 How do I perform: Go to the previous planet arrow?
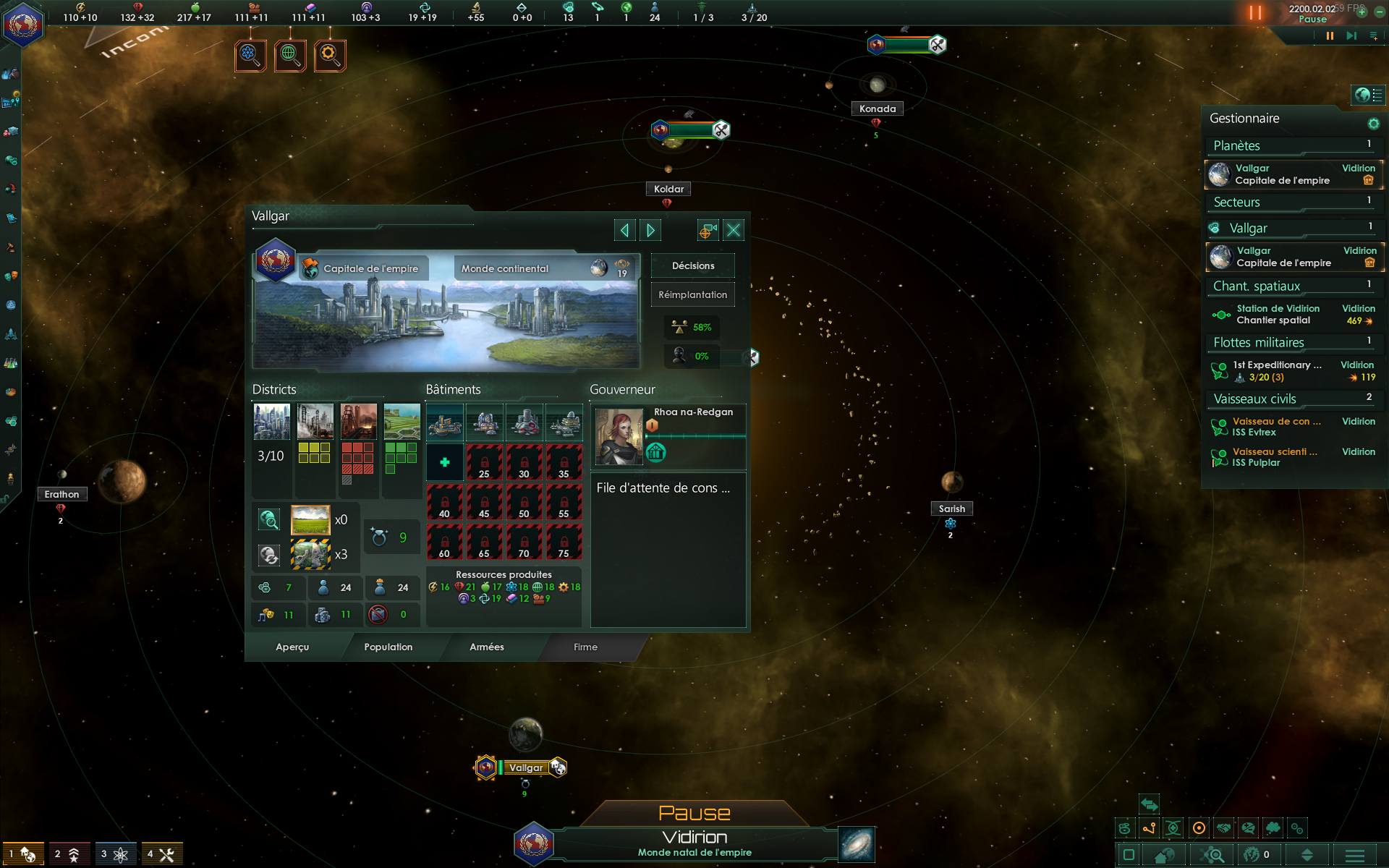tap(624, 231)
